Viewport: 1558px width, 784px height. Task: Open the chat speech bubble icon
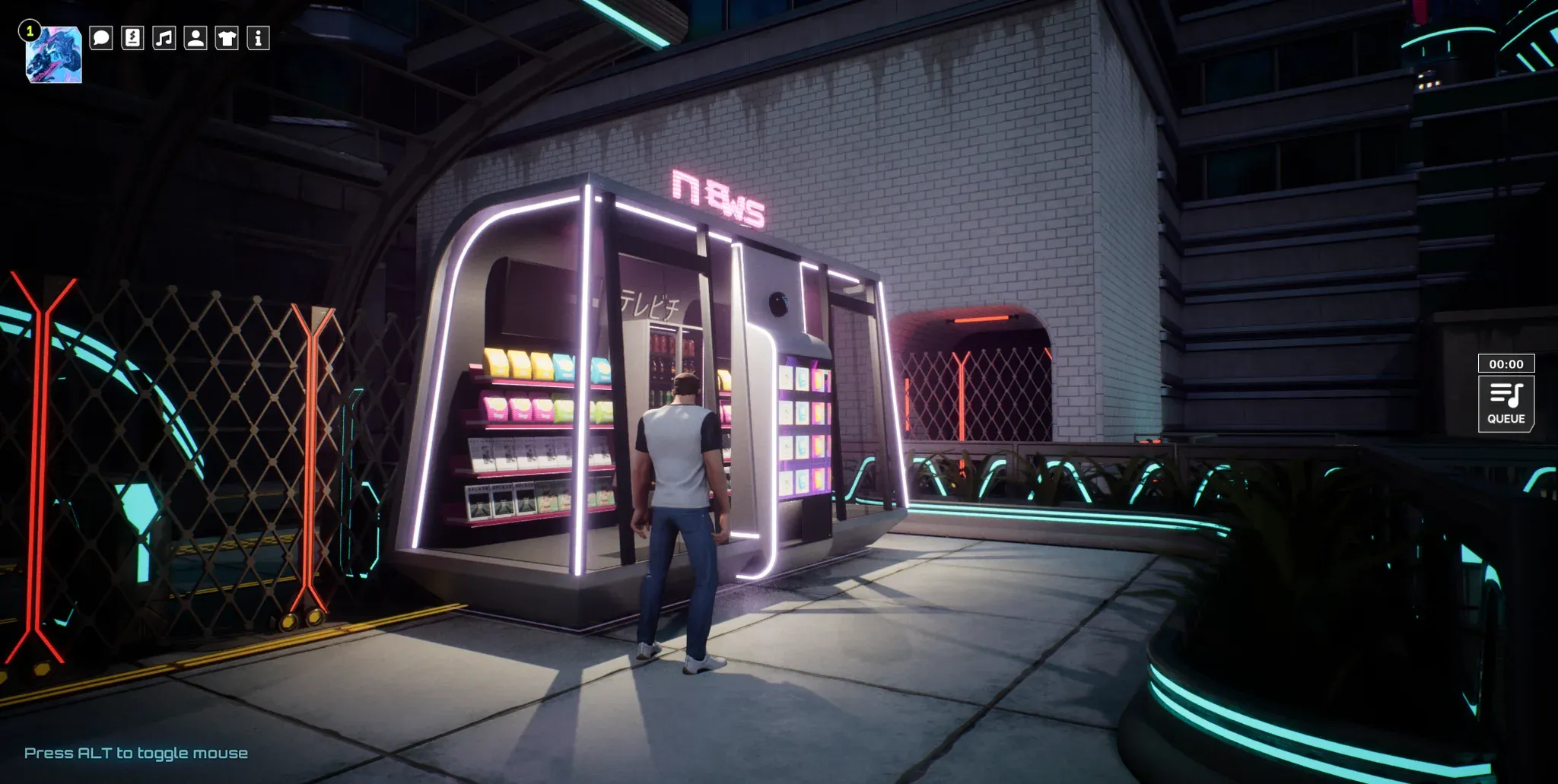pos(101,38)
